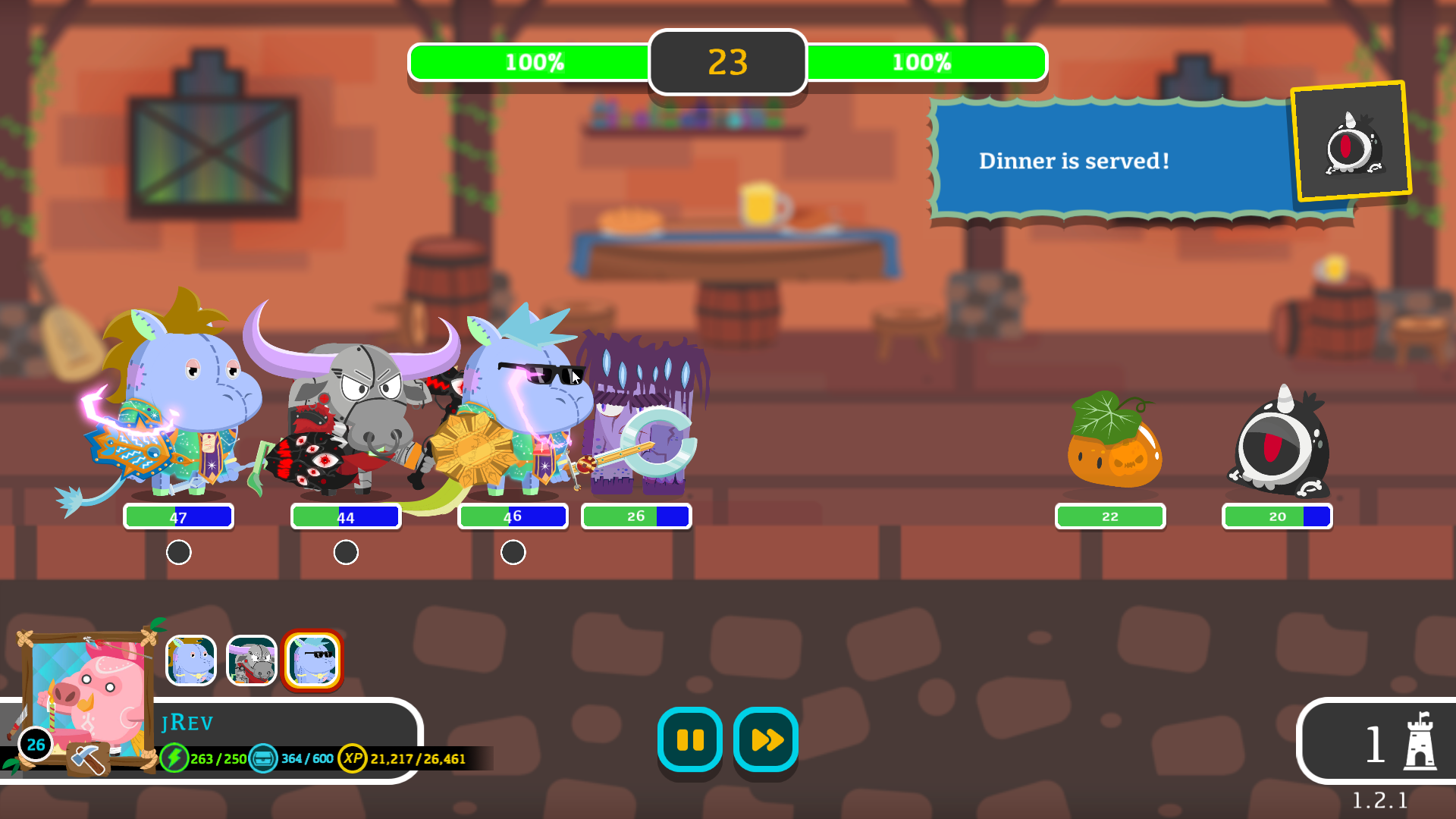This screenshot has width=1456, height=819.
Task: Click the wave counter showing 23
Action: click(727, 63)
